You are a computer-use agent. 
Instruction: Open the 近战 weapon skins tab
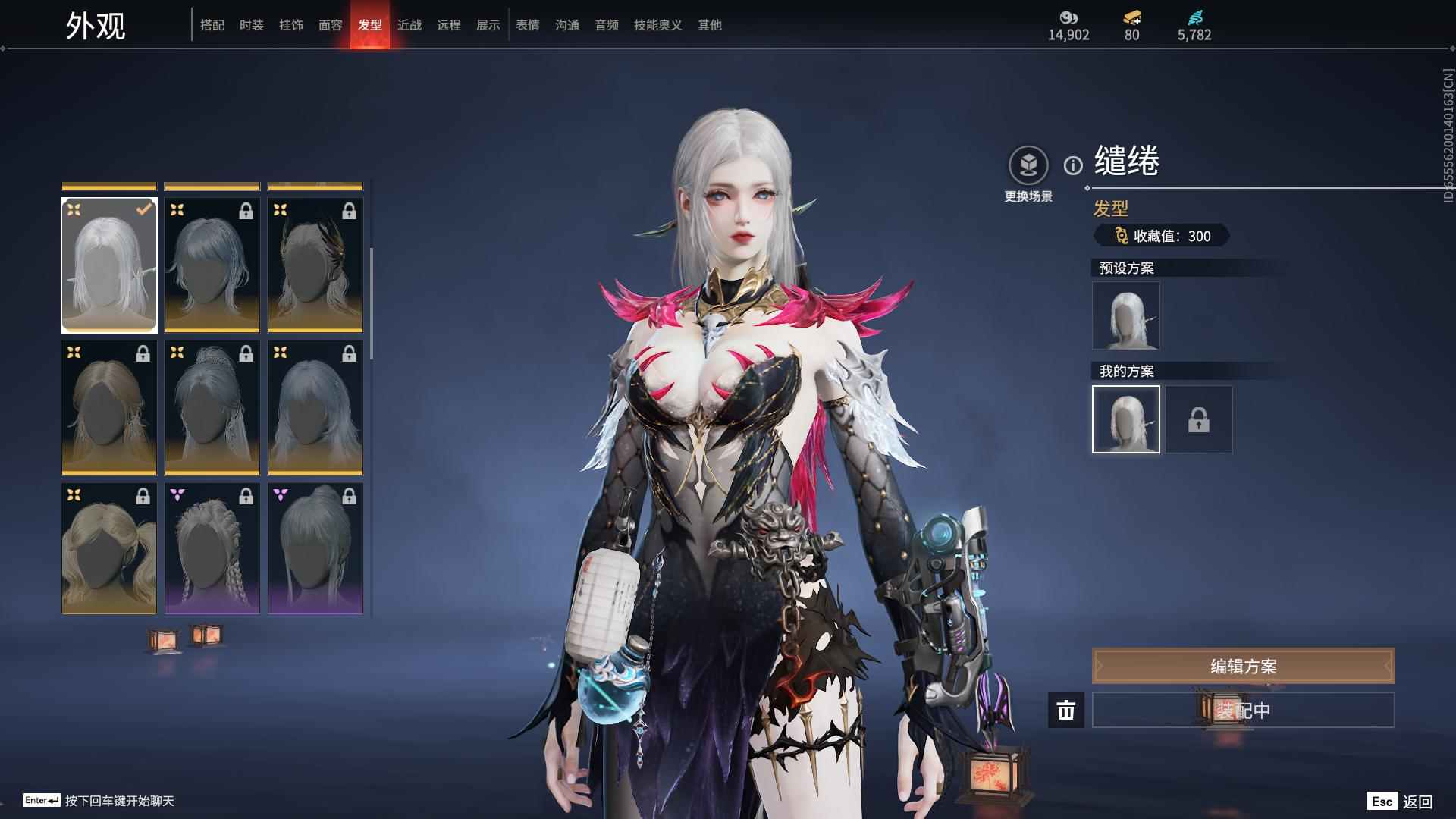pyautogui.click(x=409, y=25)
